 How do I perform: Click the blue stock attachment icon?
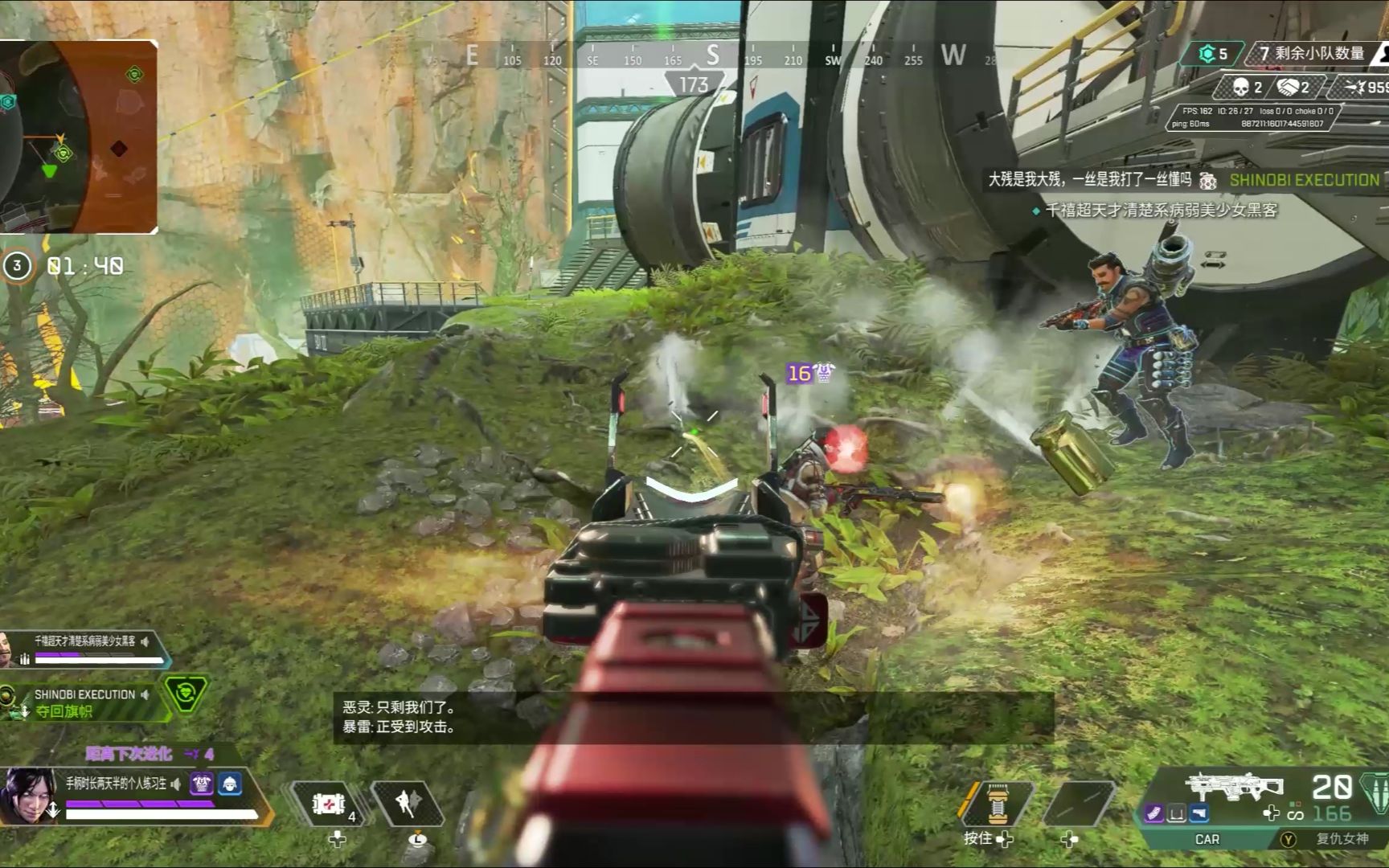point(1198,814)
